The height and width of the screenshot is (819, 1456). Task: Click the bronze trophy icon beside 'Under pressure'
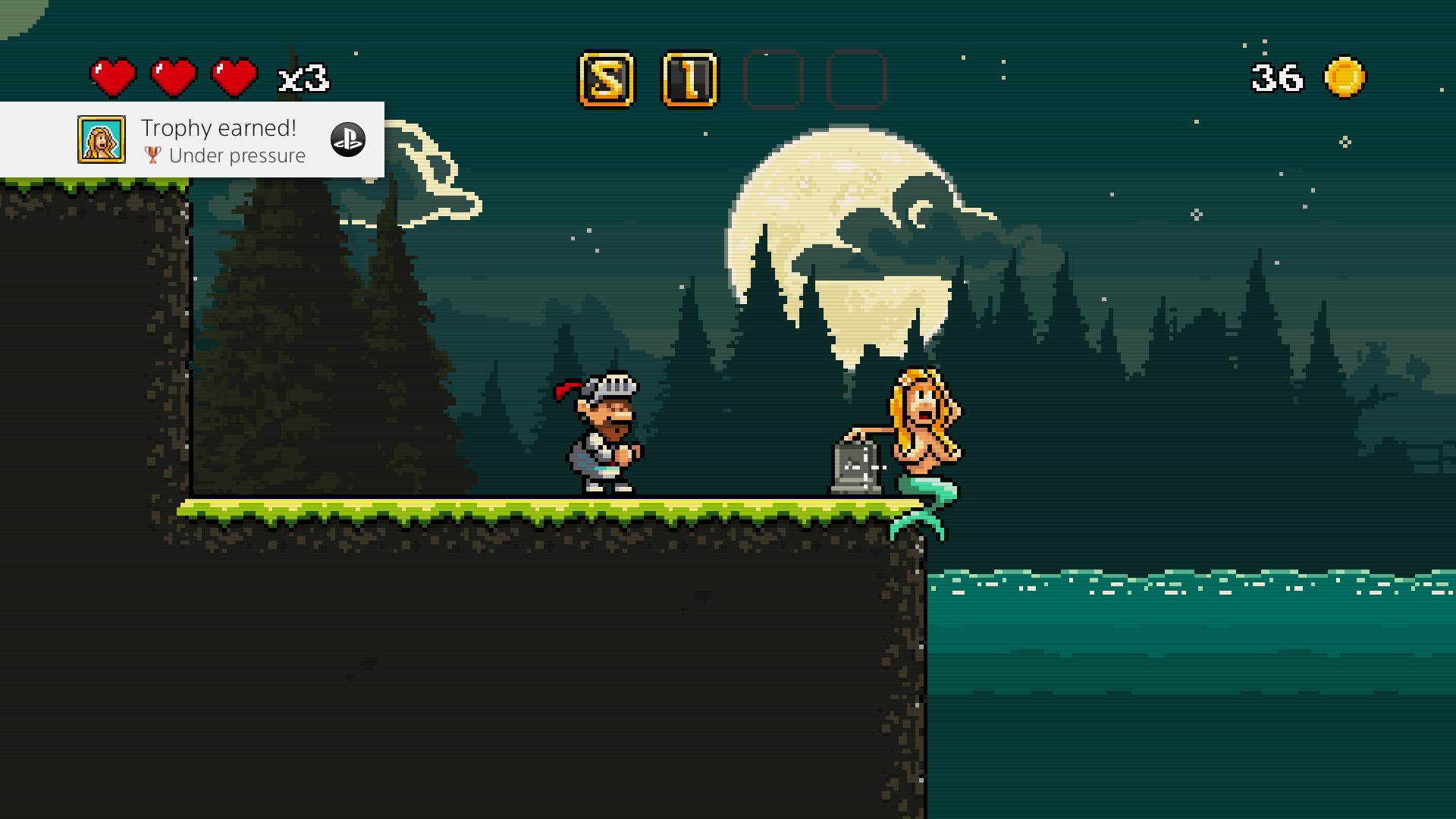pos(152,156)
